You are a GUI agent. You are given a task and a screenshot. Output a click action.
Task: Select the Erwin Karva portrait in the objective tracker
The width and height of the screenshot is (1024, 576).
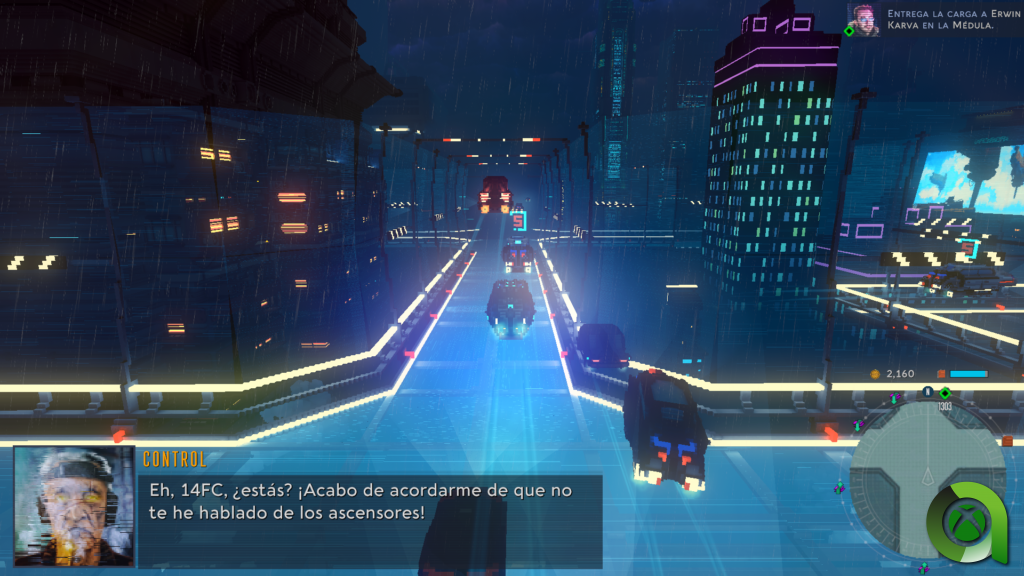pyautogui.click(x=863, y=19)
